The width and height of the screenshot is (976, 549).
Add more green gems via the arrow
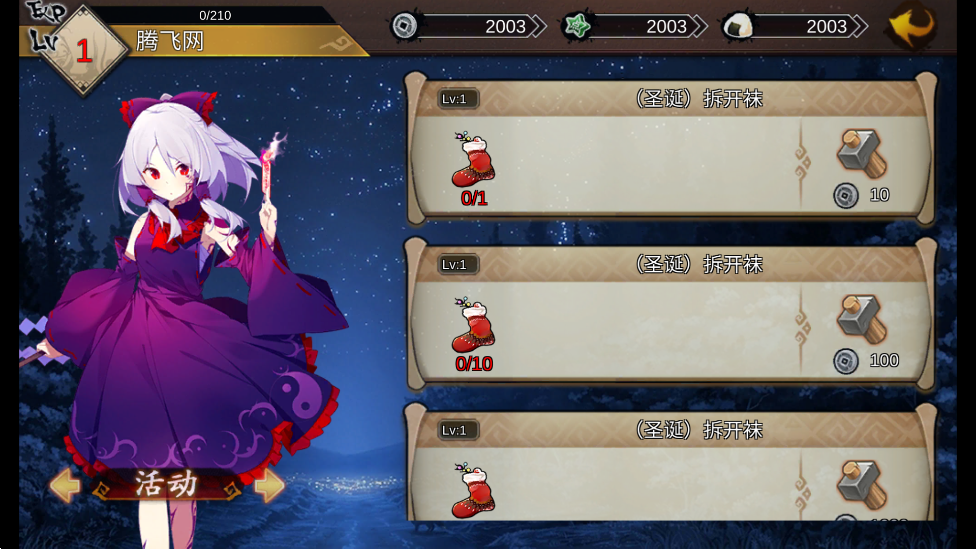tap(699, 26)
